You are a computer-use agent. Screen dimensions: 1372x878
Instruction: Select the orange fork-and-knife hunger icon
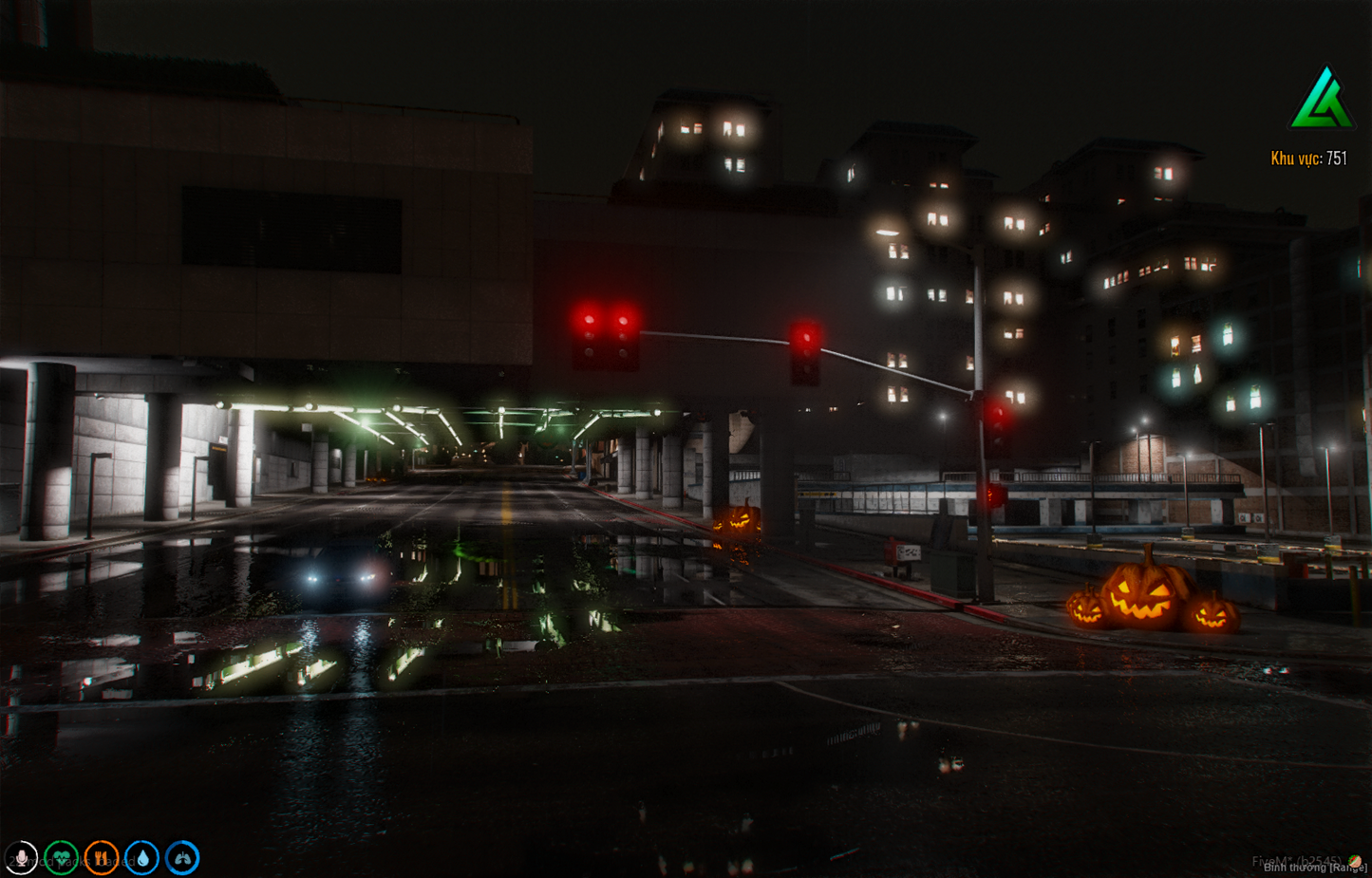103,857
